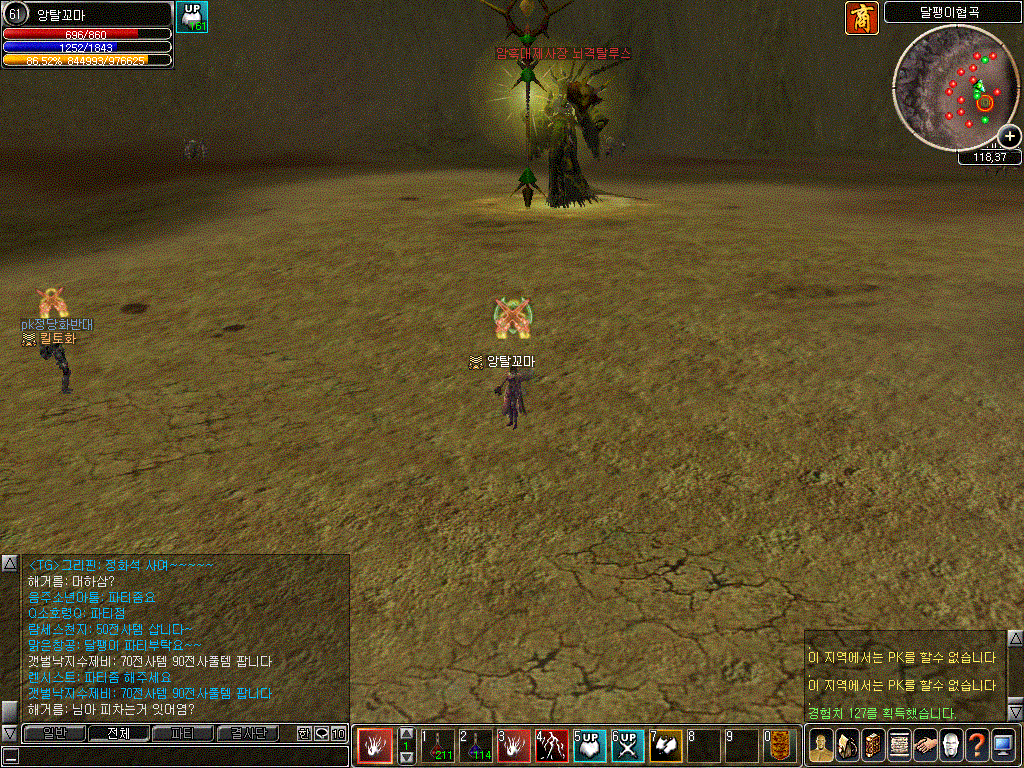This screenshot has height=768, width=1024.
Task: Open the computer monitor system menu
Action: (1003, 746)
